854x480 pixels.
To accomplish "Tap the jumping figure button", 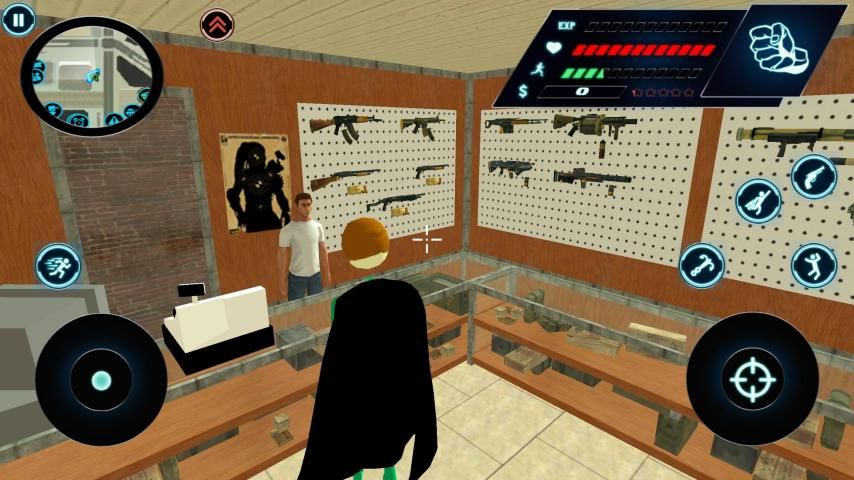I will pos(814,265).
